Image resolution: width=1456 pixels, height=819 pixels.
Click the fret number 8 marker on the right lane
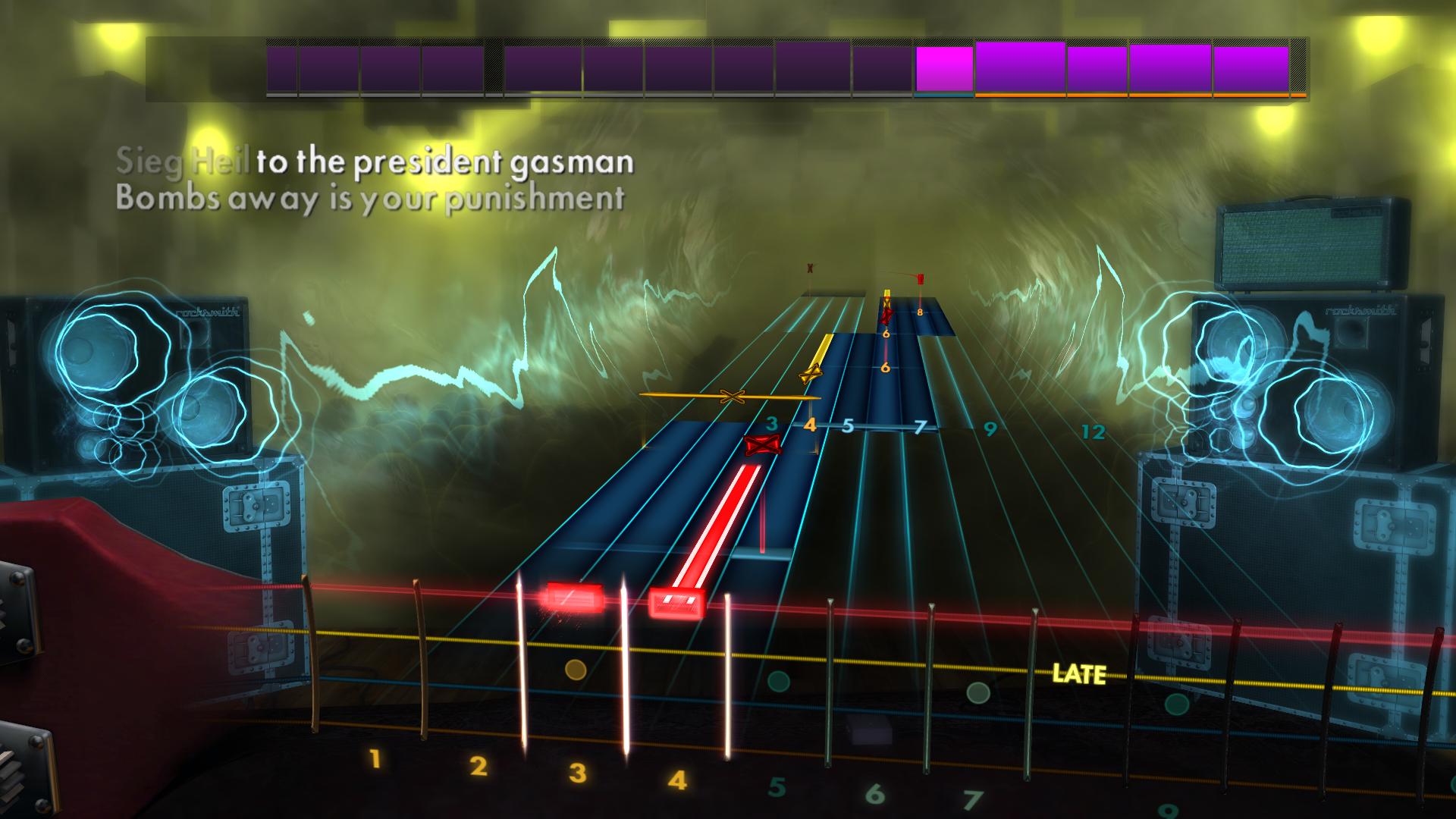918,310
